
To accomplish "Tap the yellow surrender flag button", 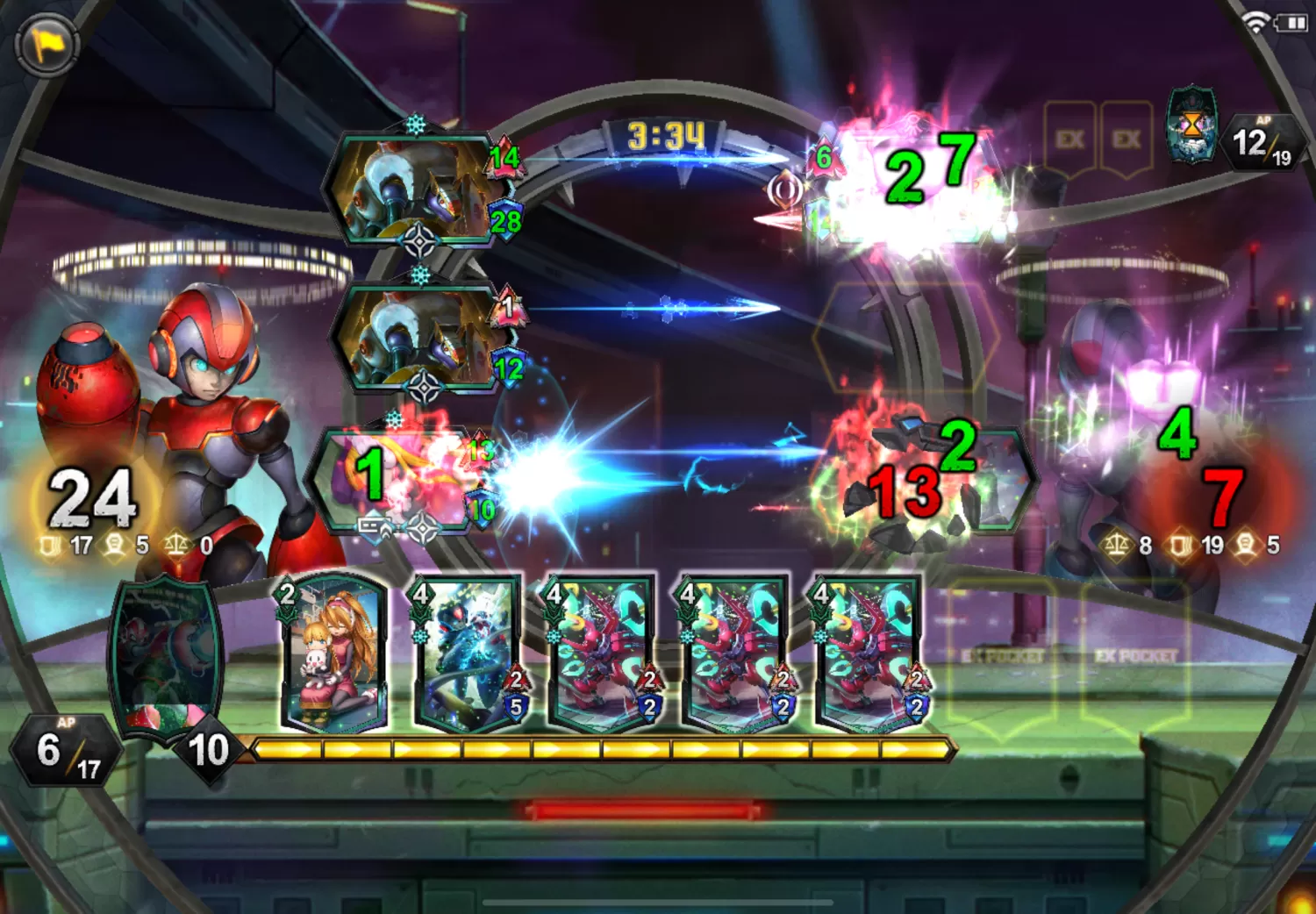I will point(46,44).
